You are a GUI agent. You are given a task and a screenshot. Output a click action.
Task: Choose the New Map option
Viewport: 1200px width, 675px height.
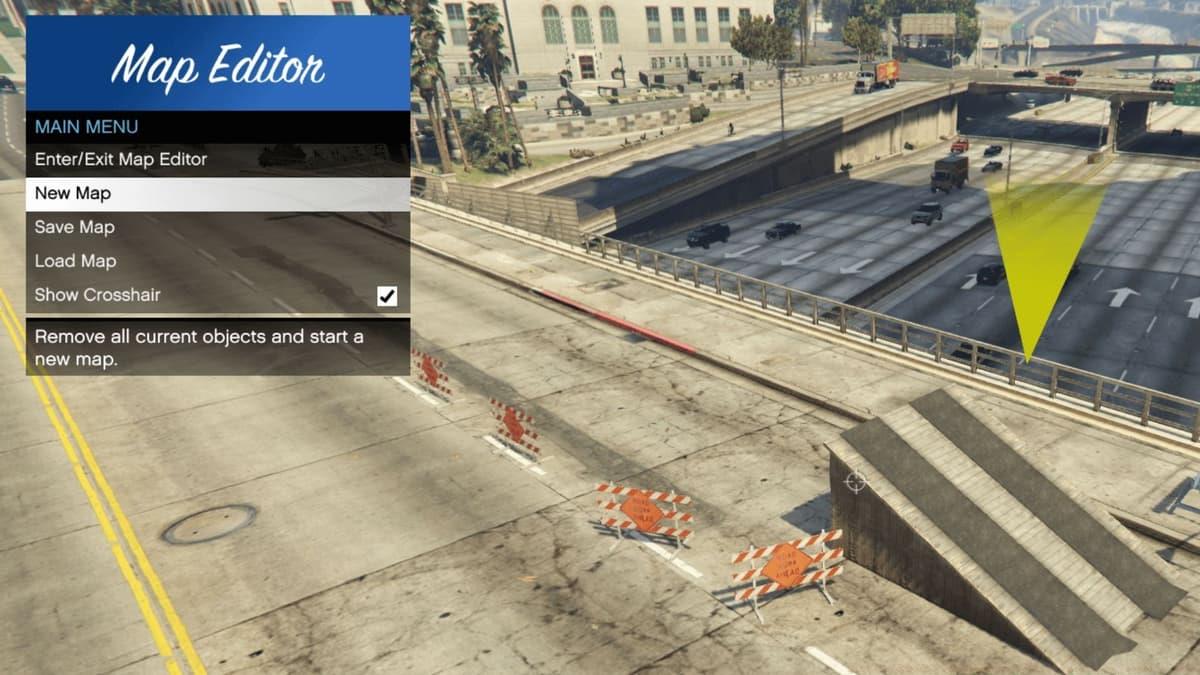coord(73,193)
